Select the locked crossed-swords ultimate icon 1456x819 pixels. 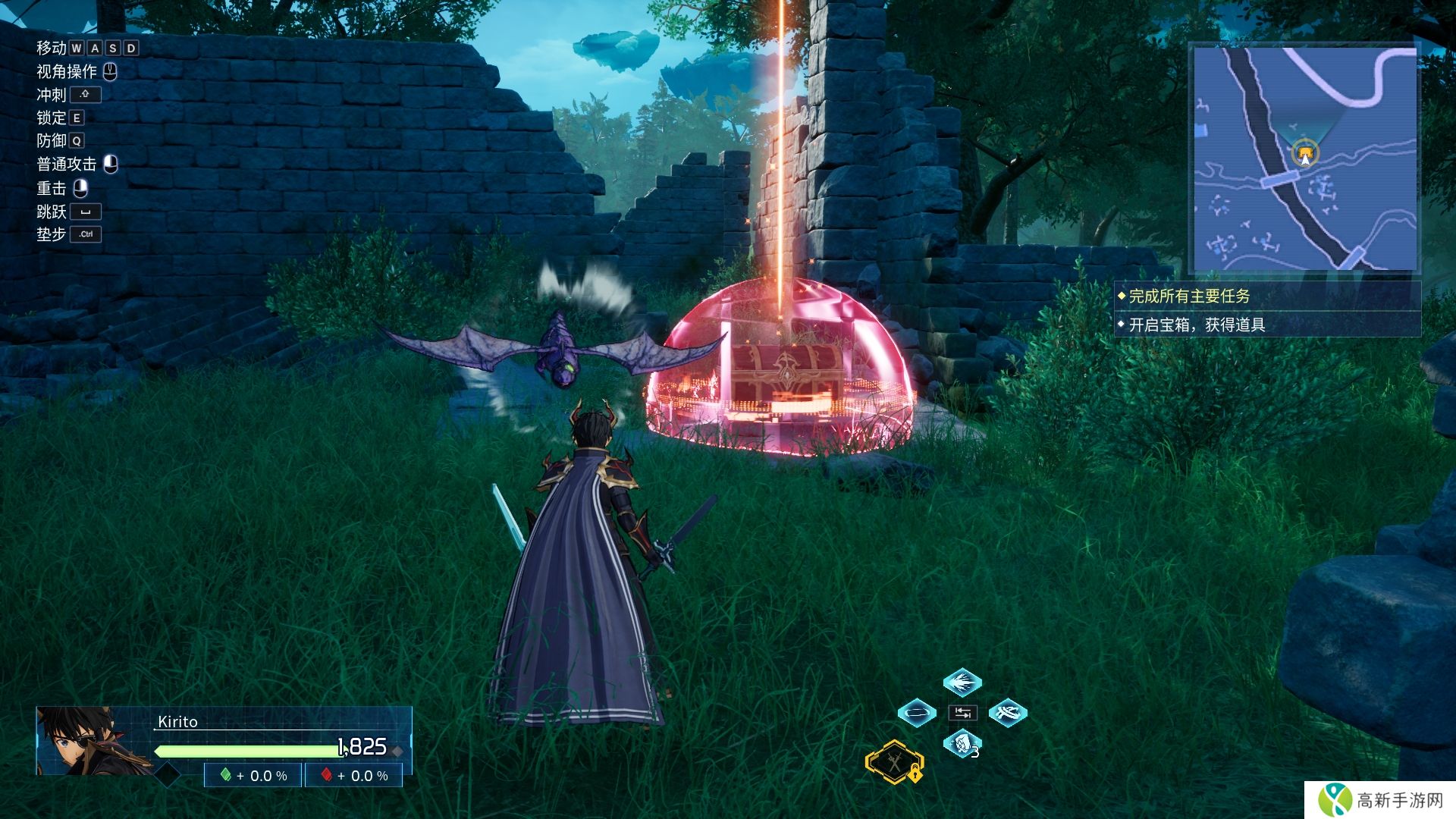pos(895,762)
